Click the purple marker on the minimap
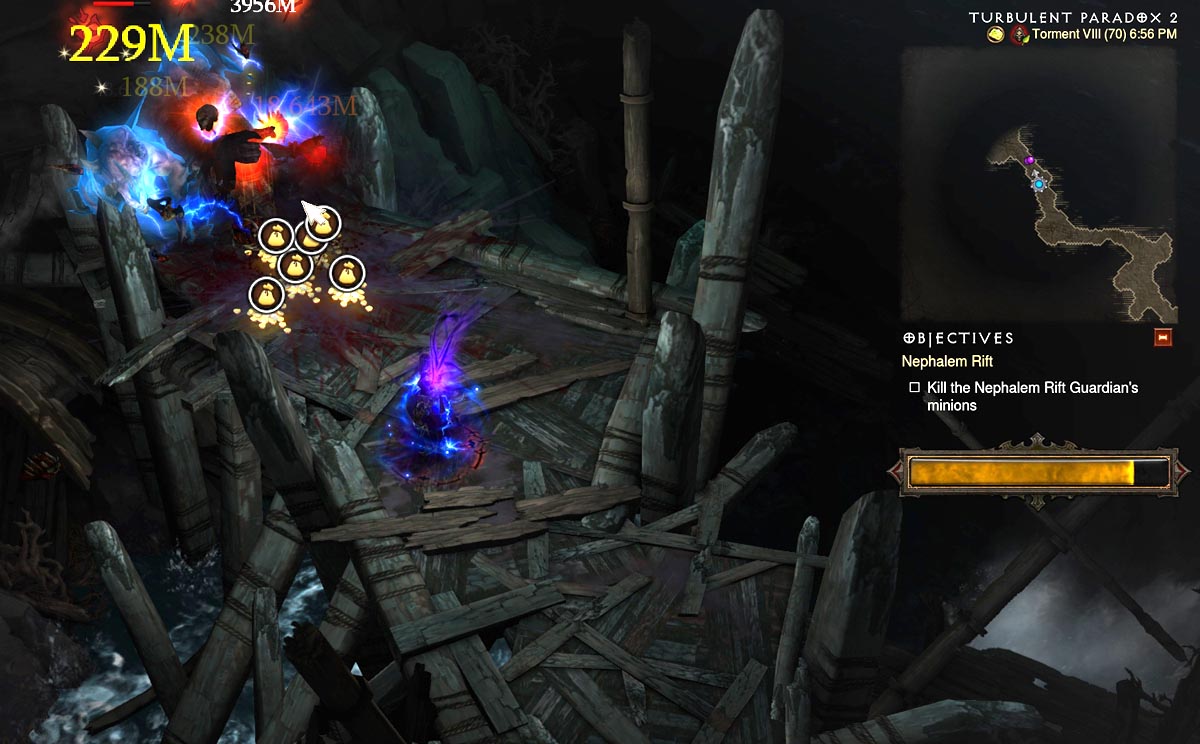This screenshot has width=1200, height=744. pos(1029,160)
